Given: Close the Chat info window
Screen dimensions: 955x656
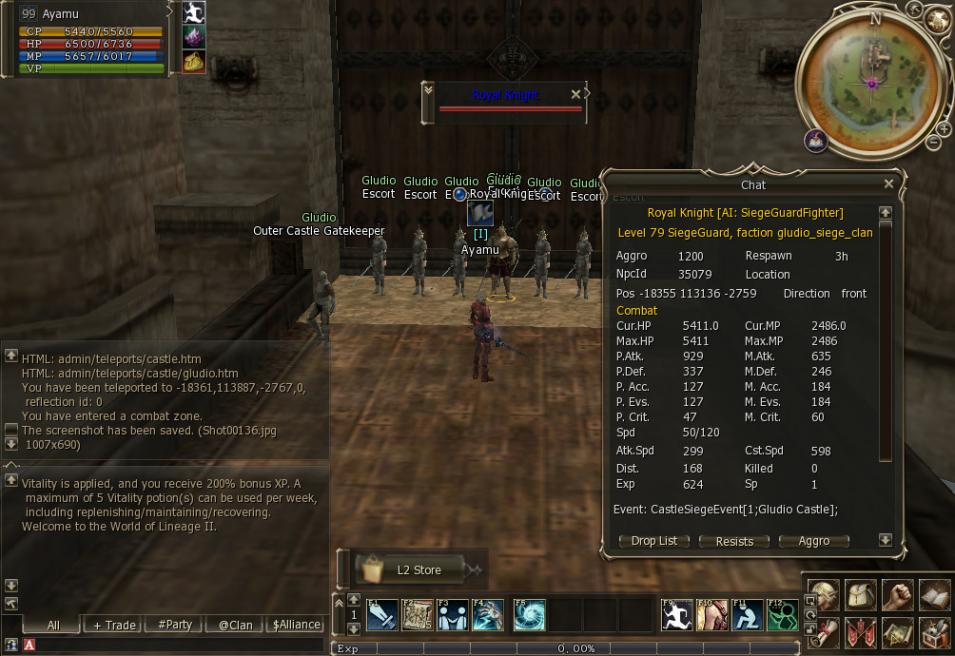Looking at the screenshot, I should pyautogui.click(x=888, y=184).
